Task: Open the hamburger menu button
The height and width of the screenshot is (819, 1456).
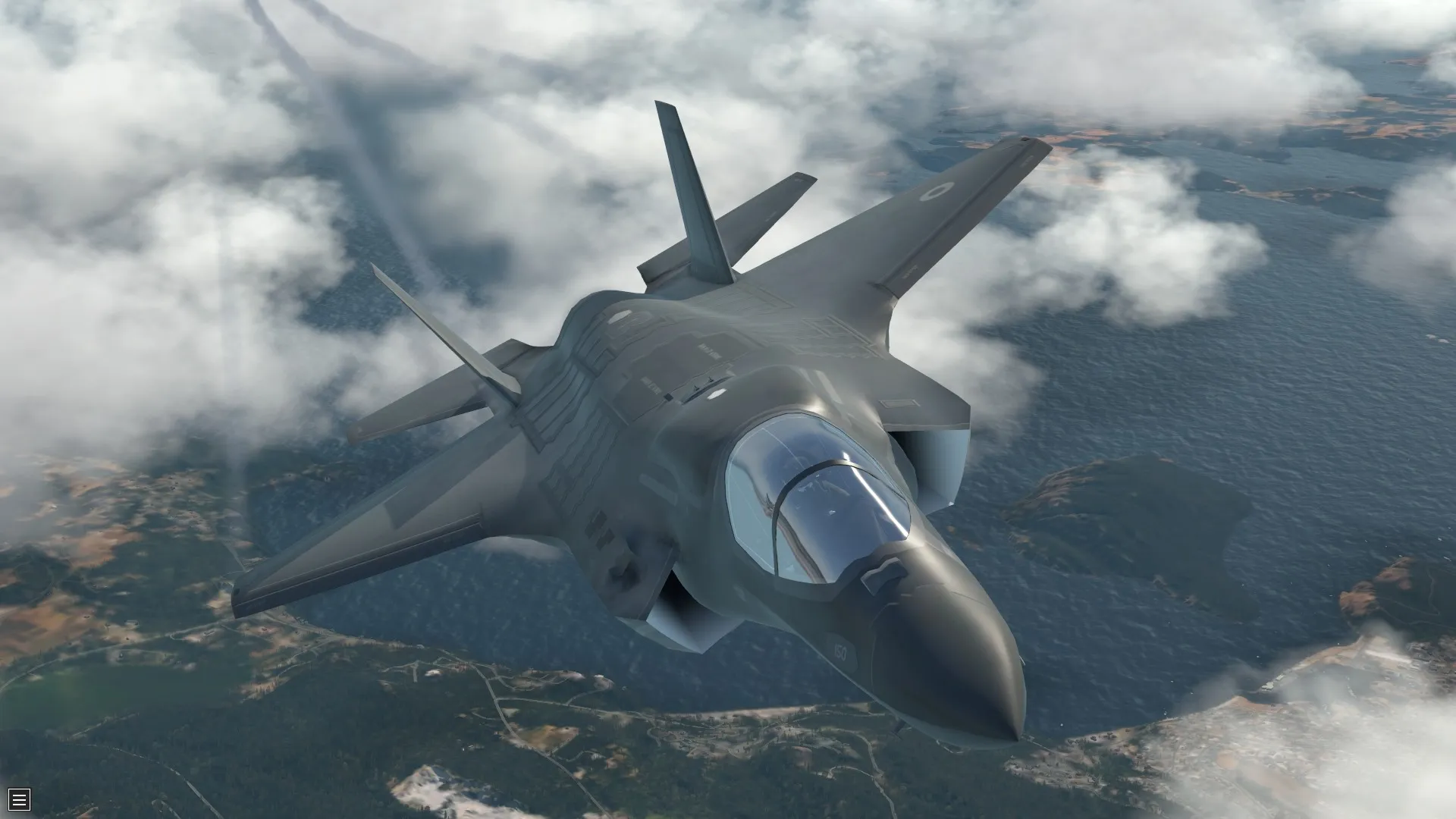Action: (x=19, y=799)
